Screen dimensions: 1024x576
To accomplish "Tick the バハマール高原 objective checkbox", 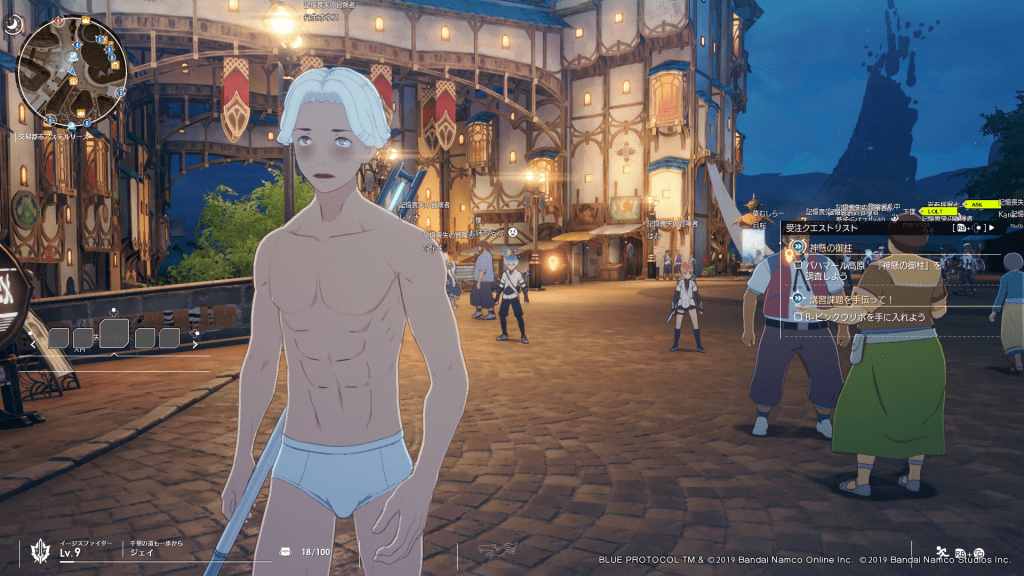I will click(x=798, y=265).
